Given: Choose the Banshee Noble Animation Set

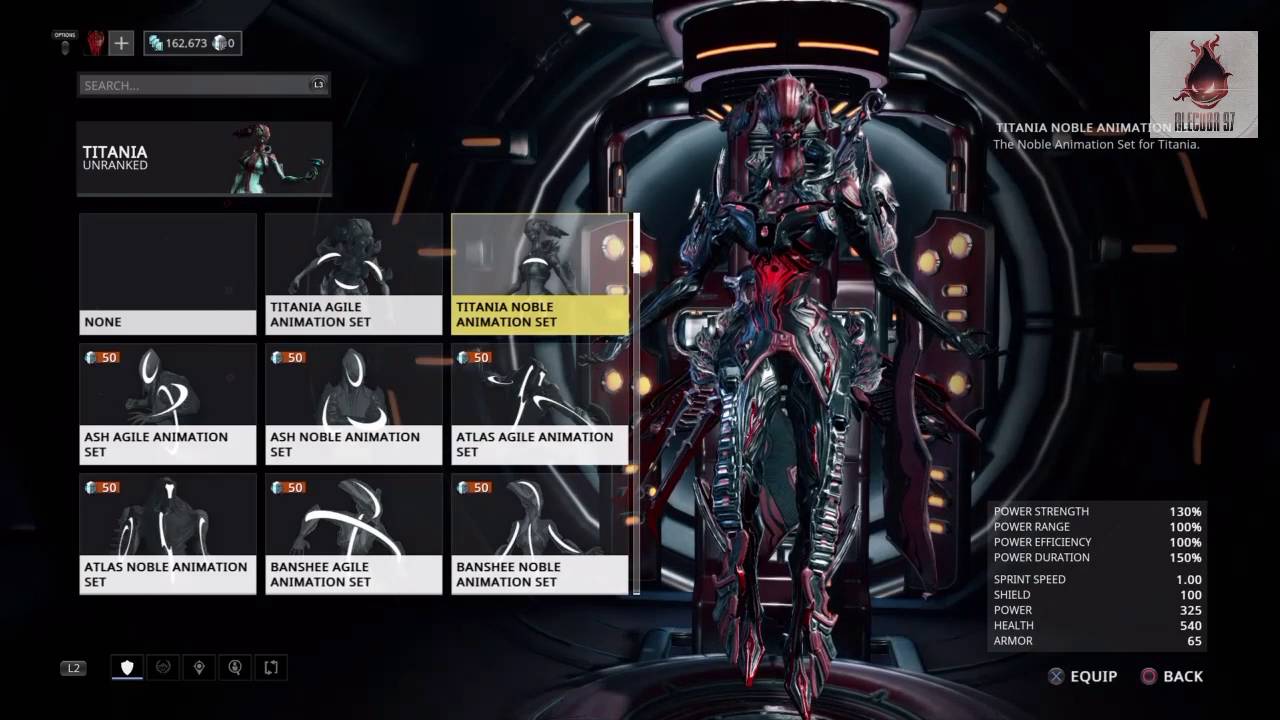Looking at the screenshot, I should (540, 533).
